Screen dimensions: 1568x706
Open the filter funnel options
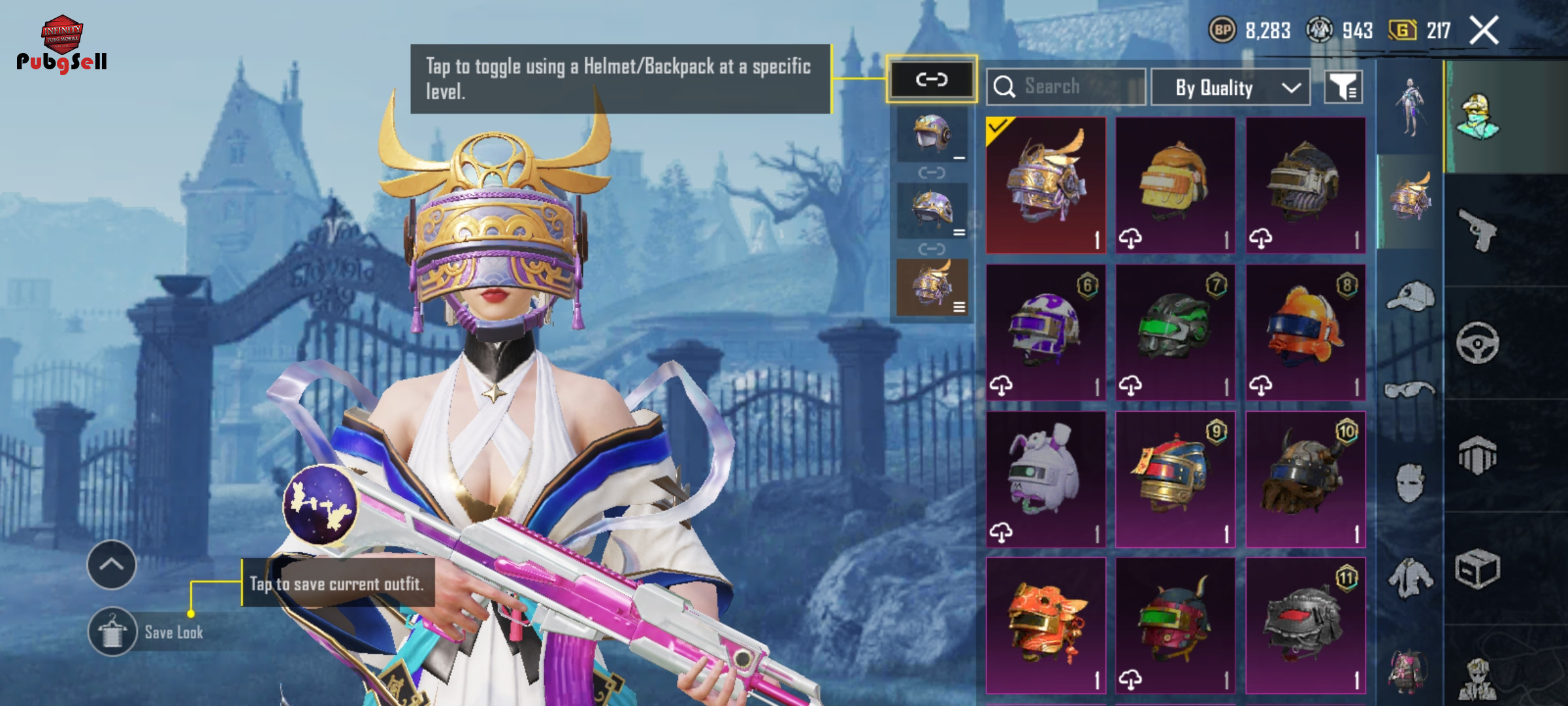click(x=1343, y=87)
